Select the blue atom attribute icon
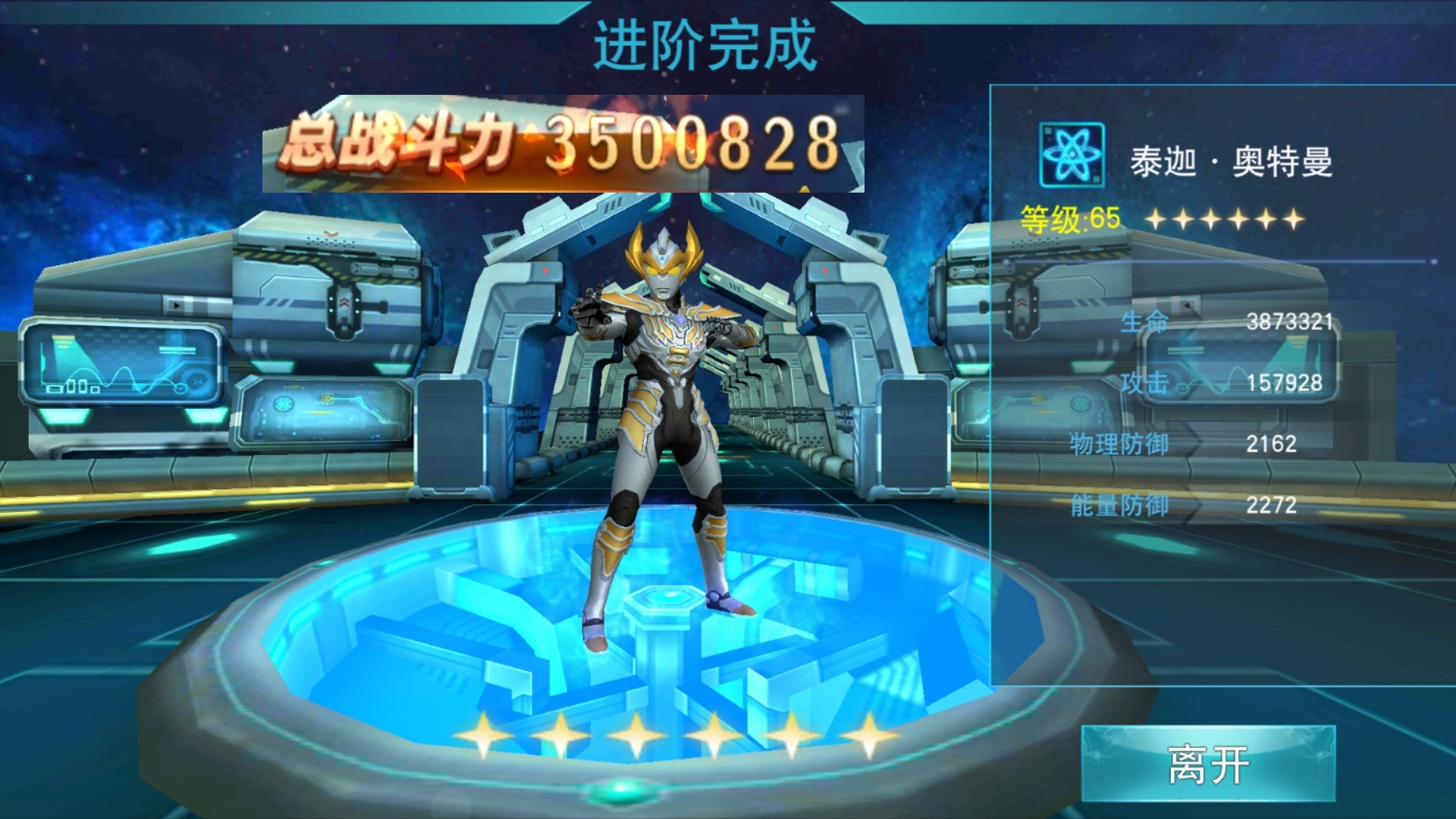This screenshot has width=1456, height=819. [1072, 155]
